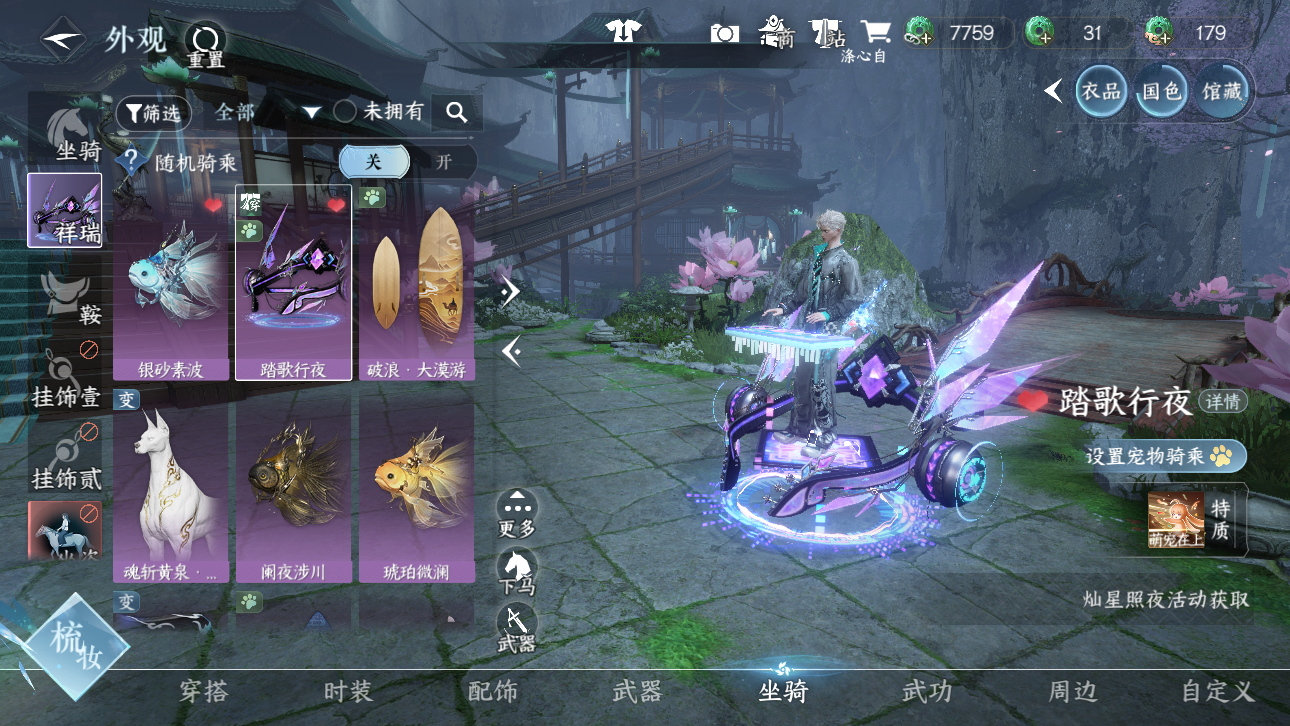This screenshot has width=1290, height=726.
Task: Open the 挂饰壹 accessory category
Action: (x=65, y=379)
